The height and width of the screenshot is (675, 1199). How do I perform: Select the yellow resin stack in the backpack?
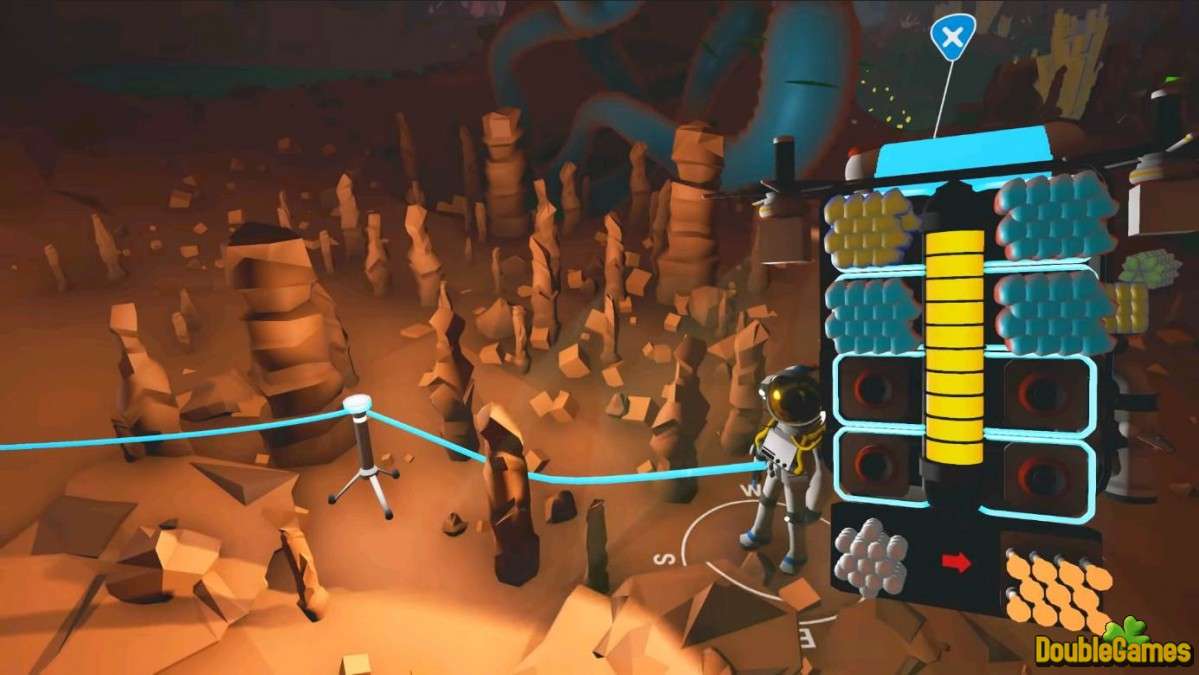(871, 228)
